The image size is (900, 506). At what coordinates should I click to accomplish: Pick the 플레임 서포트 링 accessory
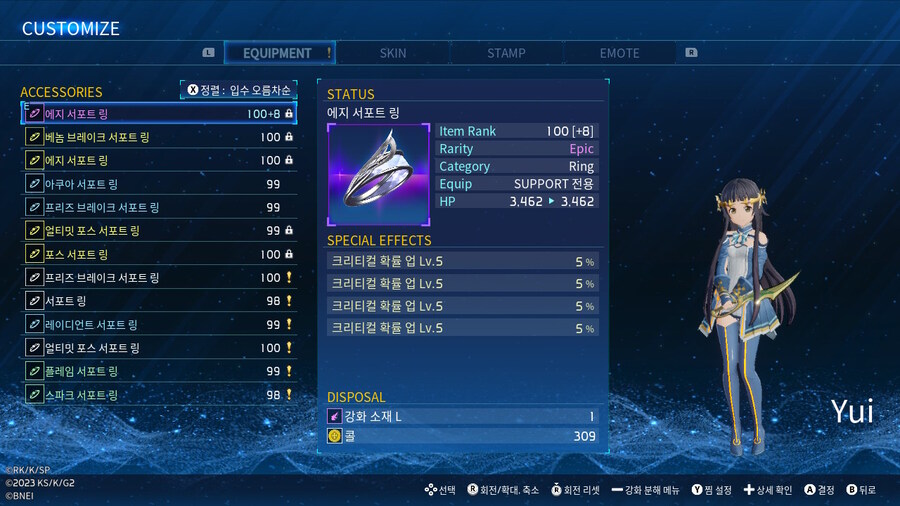click(159, 371)
